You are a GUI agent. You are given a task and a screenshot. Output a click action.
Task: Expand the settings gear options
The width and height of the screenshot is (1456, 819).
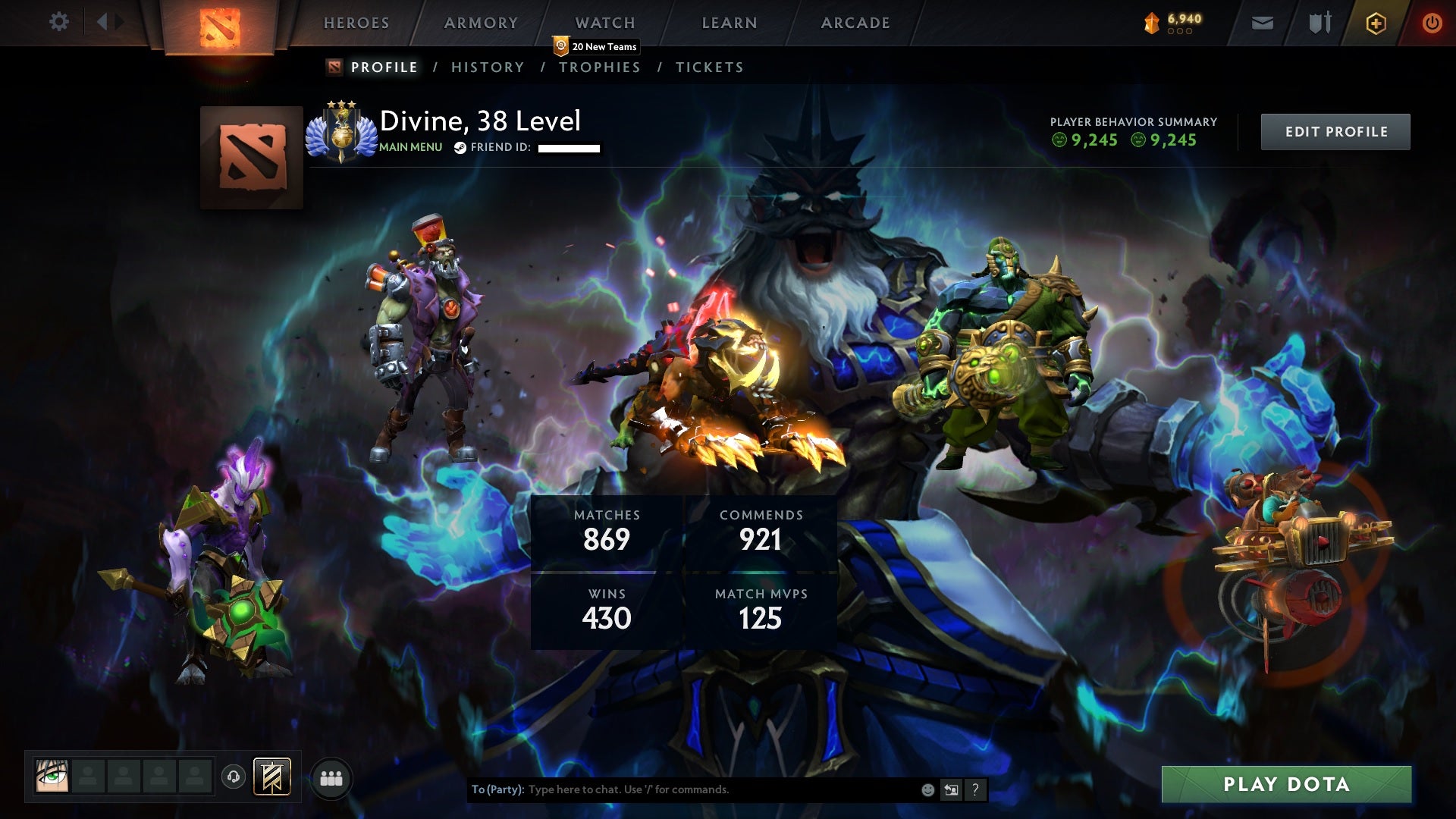pyautogui.click(x=59, y=23)
